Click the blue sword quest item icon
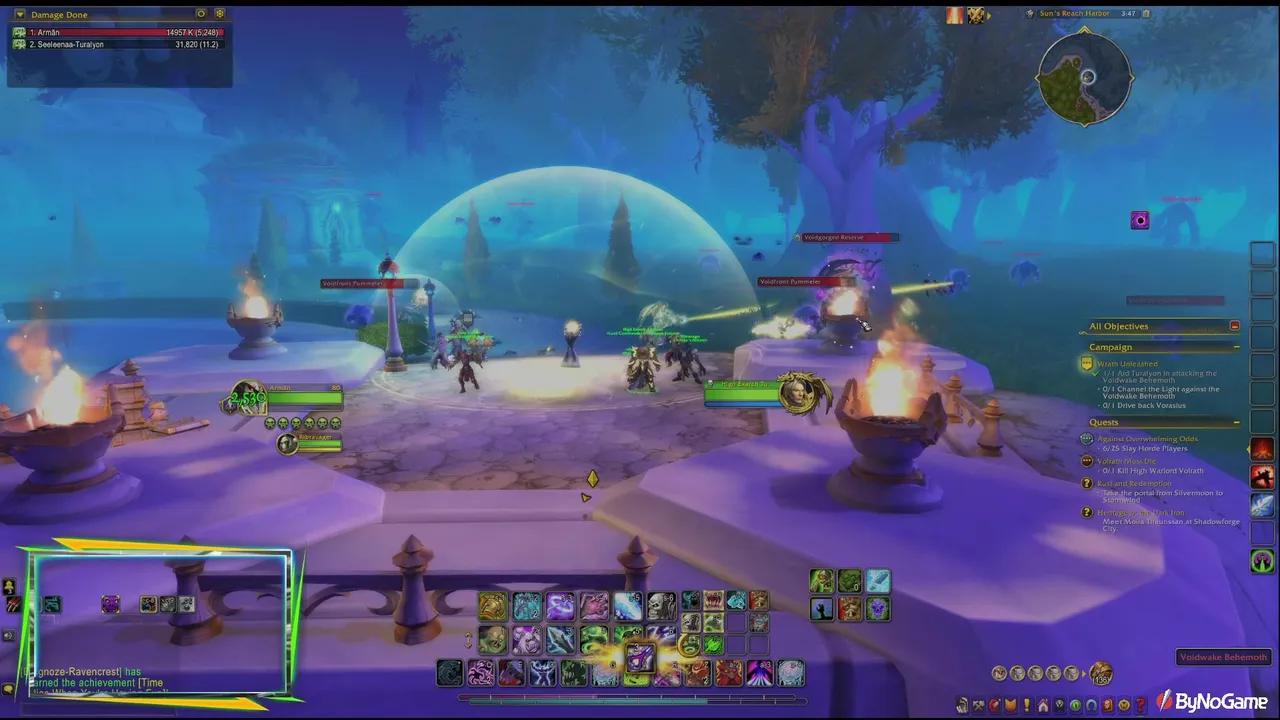This screenshot has height=720, width=1280. pos(1261,503)
